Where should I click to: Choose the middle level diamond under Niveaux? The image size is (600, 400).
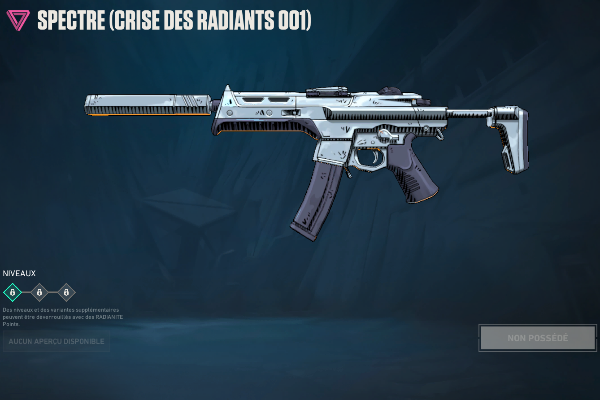coord(39,292)
